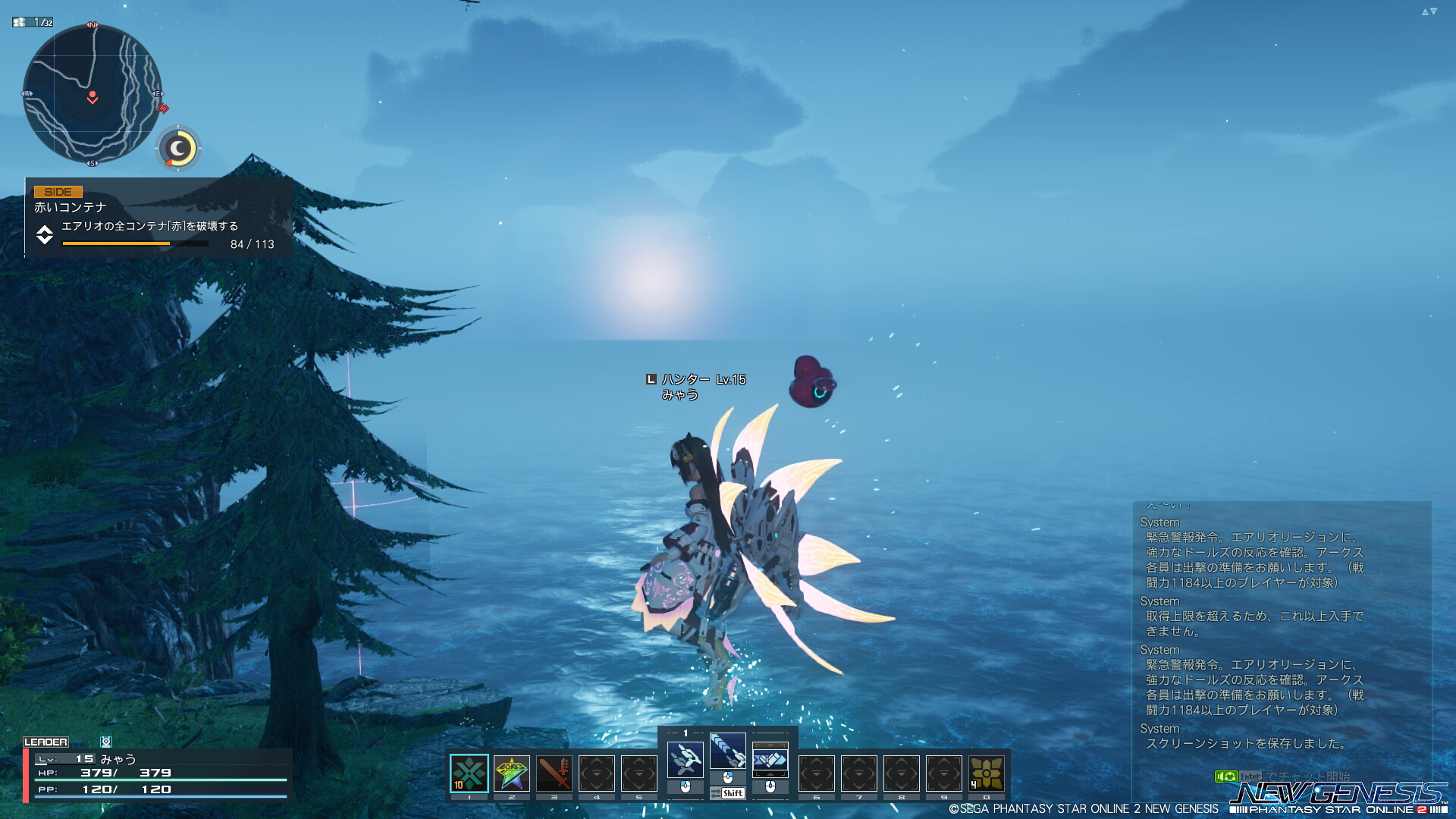Select the red sword skill in slot 3

click(x=554, y=773)
